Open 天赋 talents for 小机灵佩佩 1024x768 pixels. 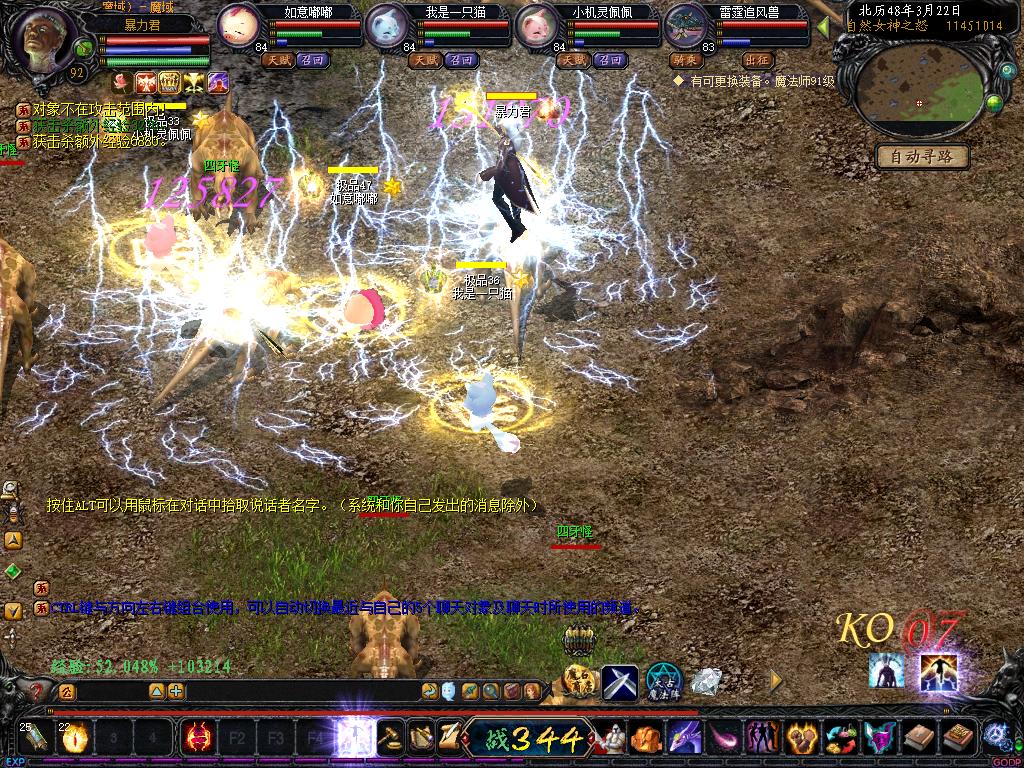573,60
